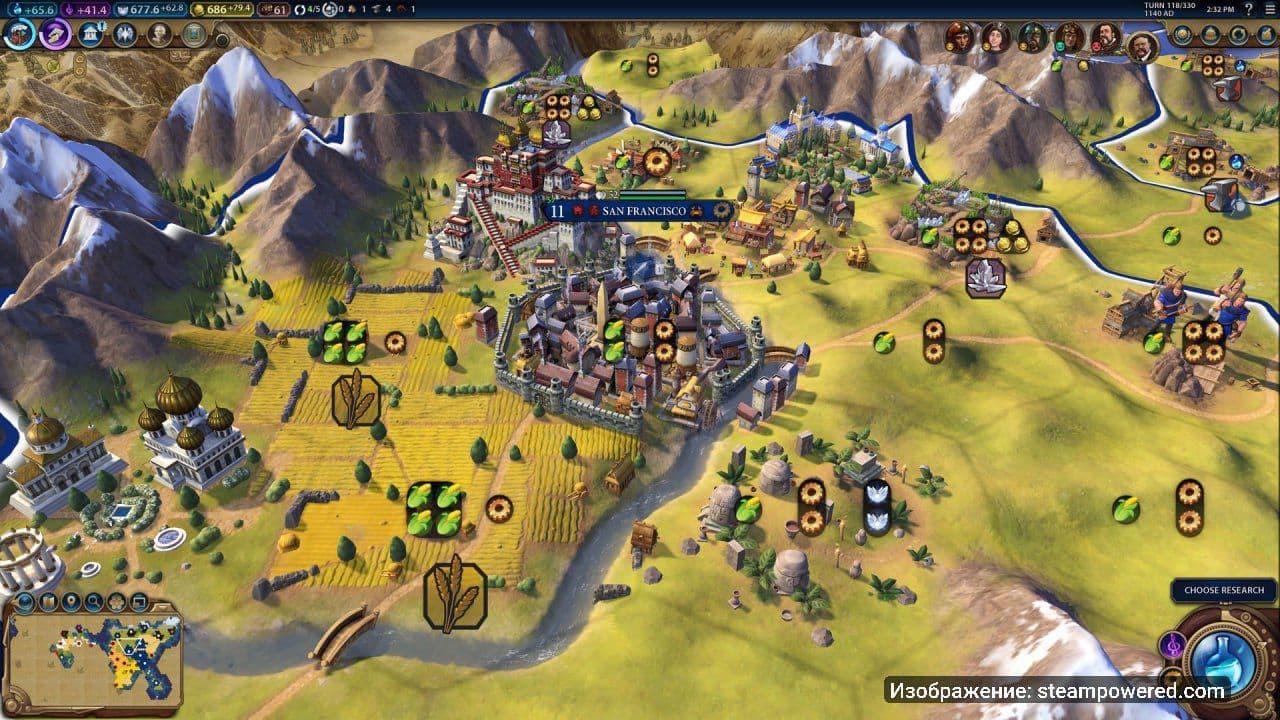Open the Great Works painting-frame button
The width and height of the screenshot is (1280, 720).
tap(193, 35)
